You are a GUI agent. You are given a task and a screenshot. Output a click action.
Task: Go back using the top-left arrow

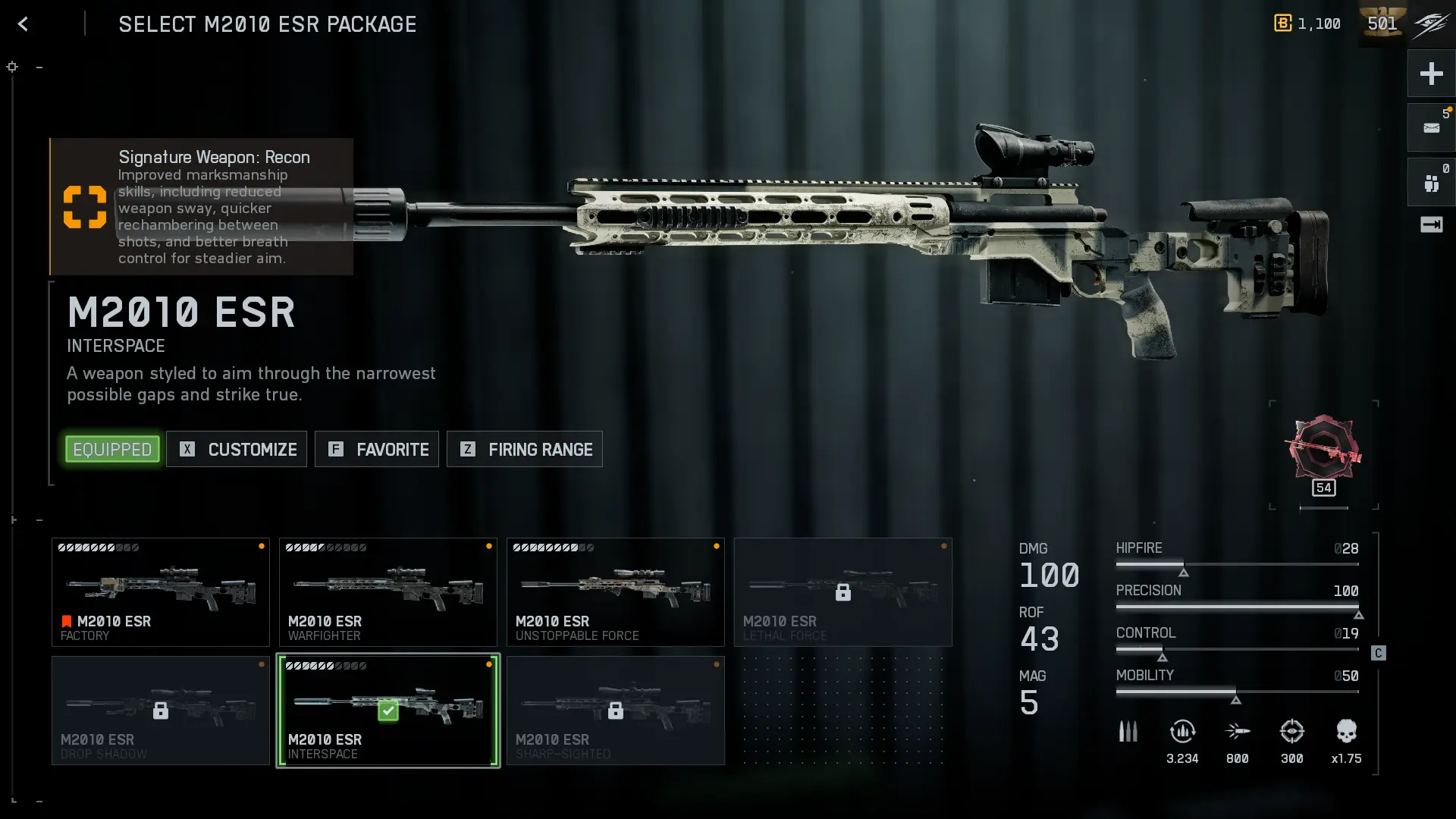(23, 24)
